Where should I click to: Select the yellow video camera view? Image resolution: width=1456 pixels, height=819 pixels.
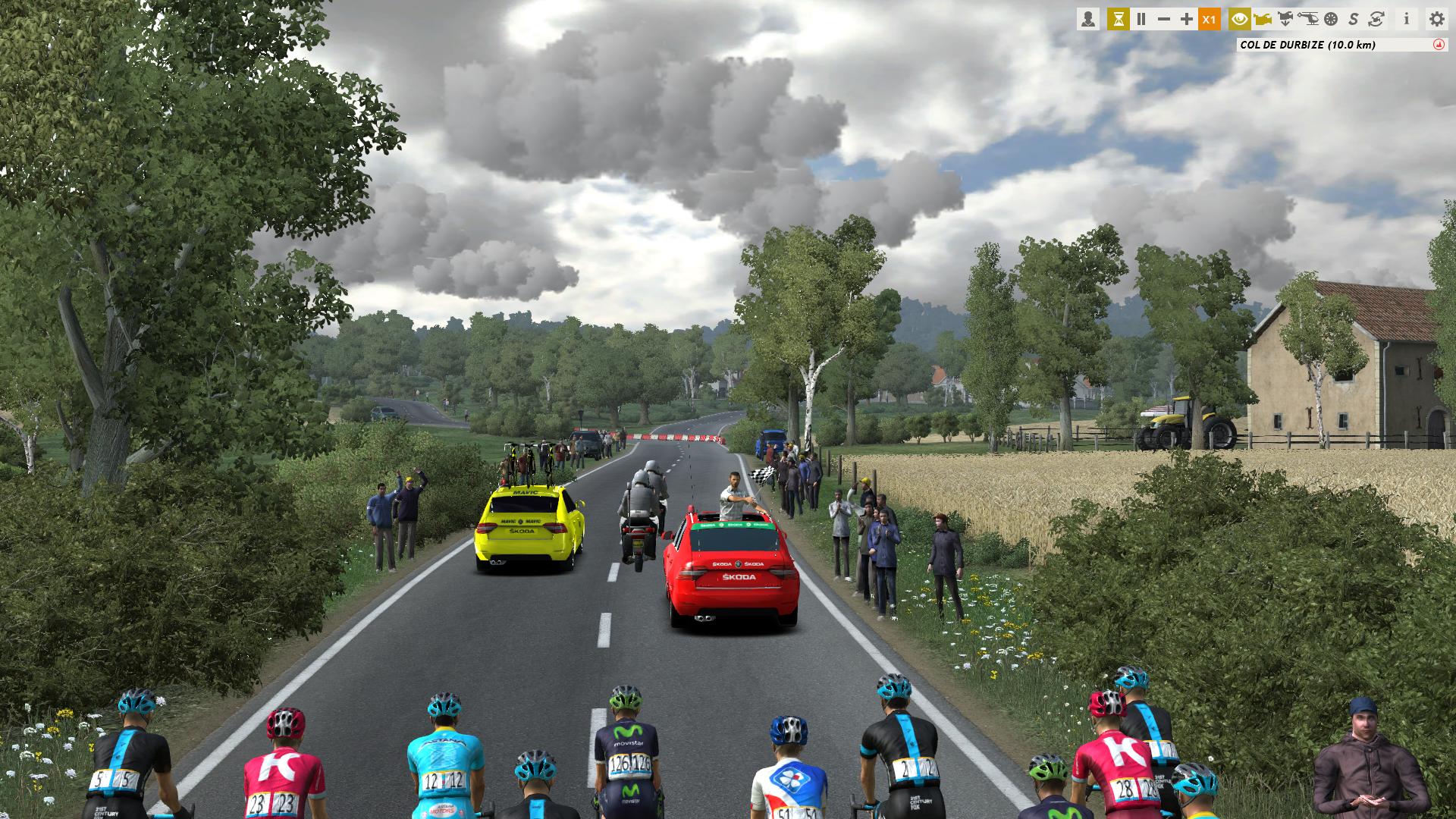1263,20
